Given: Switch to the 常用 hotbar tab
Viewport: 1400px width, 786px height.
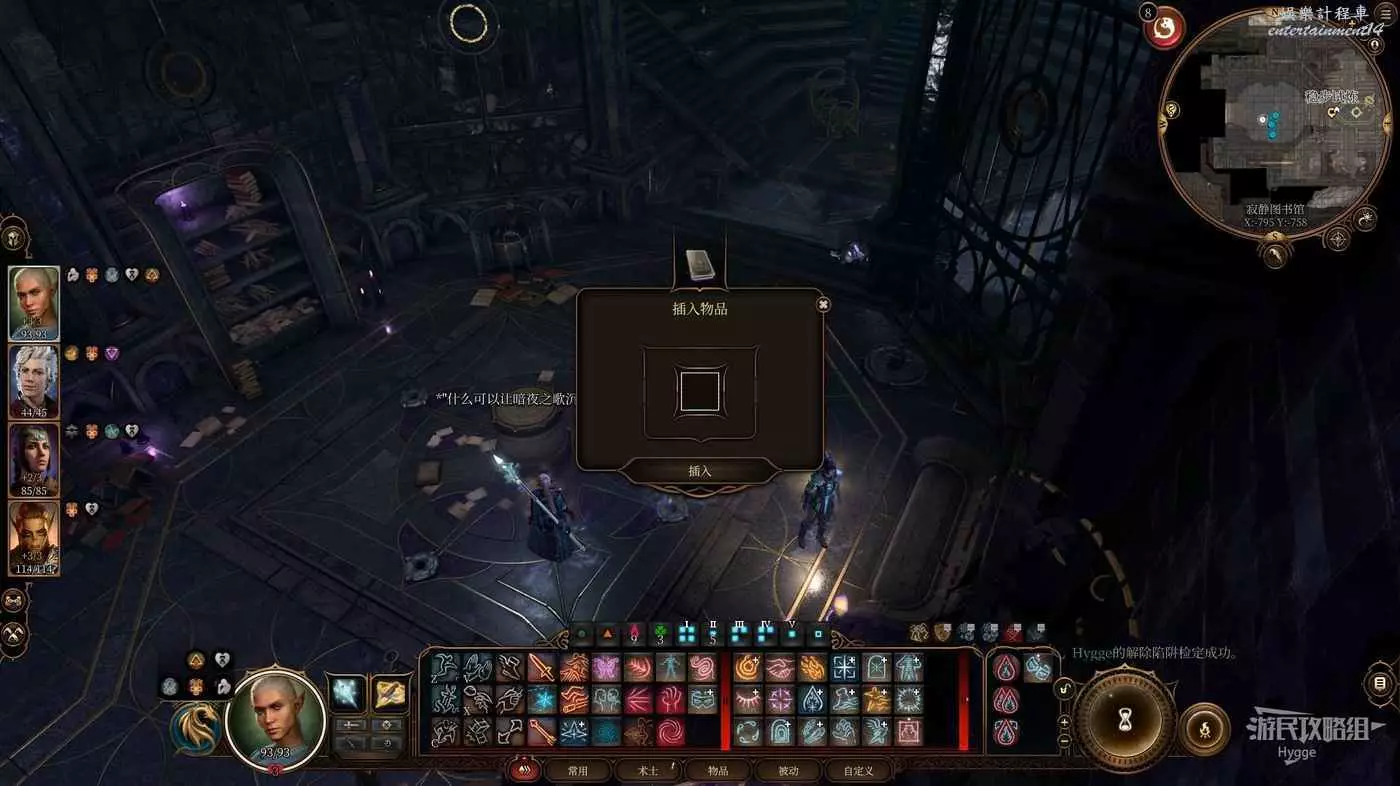Looking at the screenshot, I should point(578,770).
